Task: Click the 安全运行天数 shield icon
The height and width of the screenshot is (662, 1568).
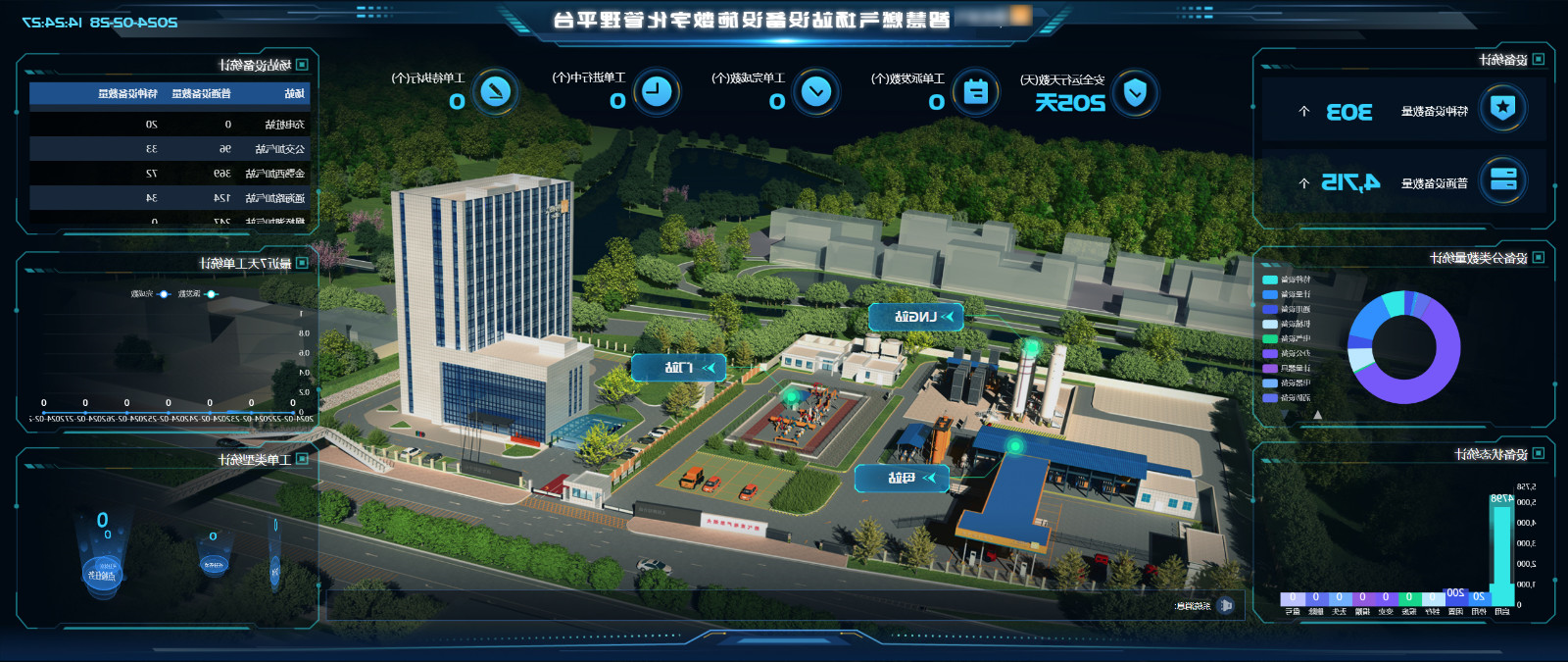Action: coord(1135,93)
